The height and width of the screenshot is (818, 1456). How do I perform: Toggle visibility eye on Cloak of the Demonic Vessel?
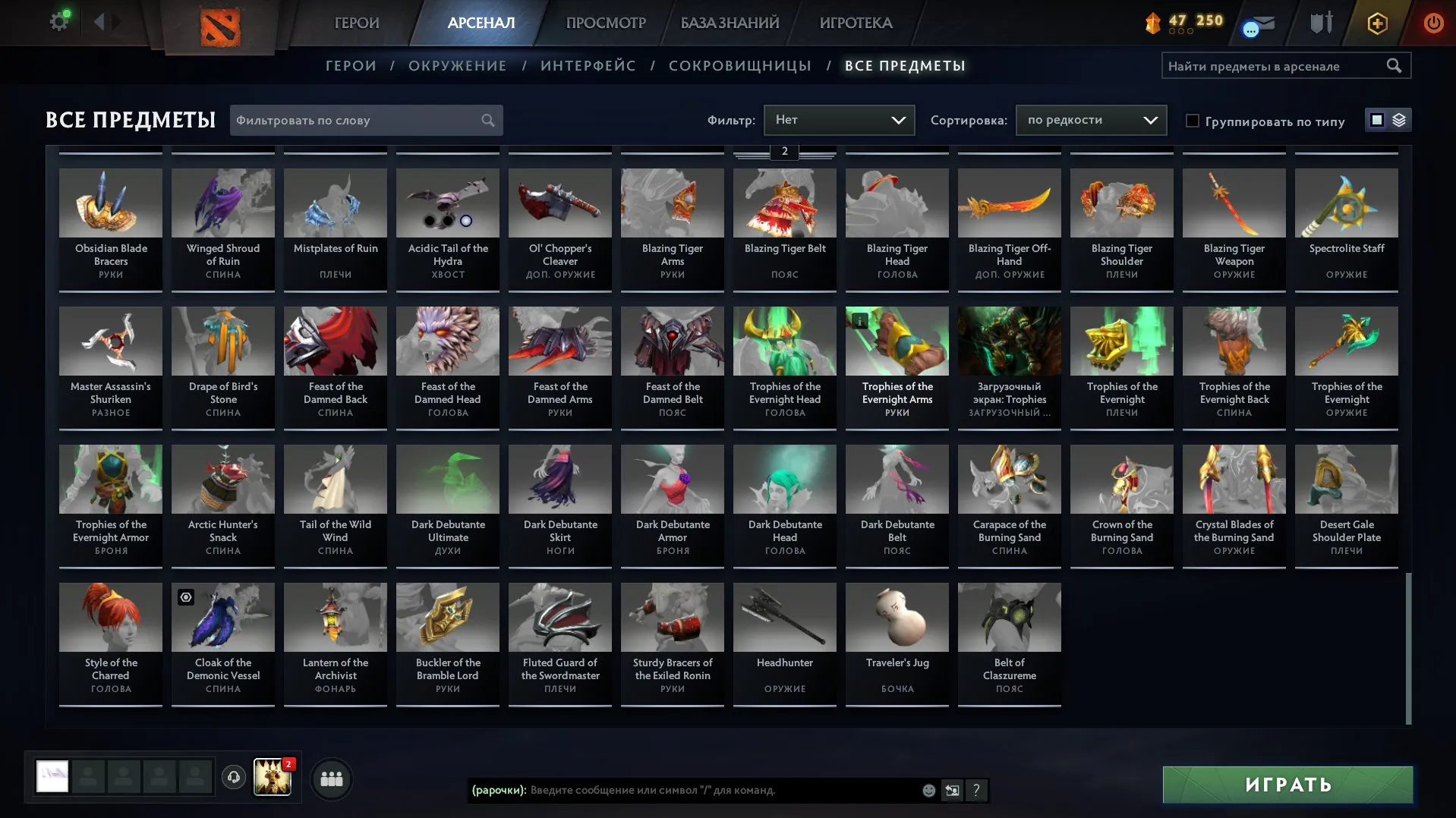point(184,599)
